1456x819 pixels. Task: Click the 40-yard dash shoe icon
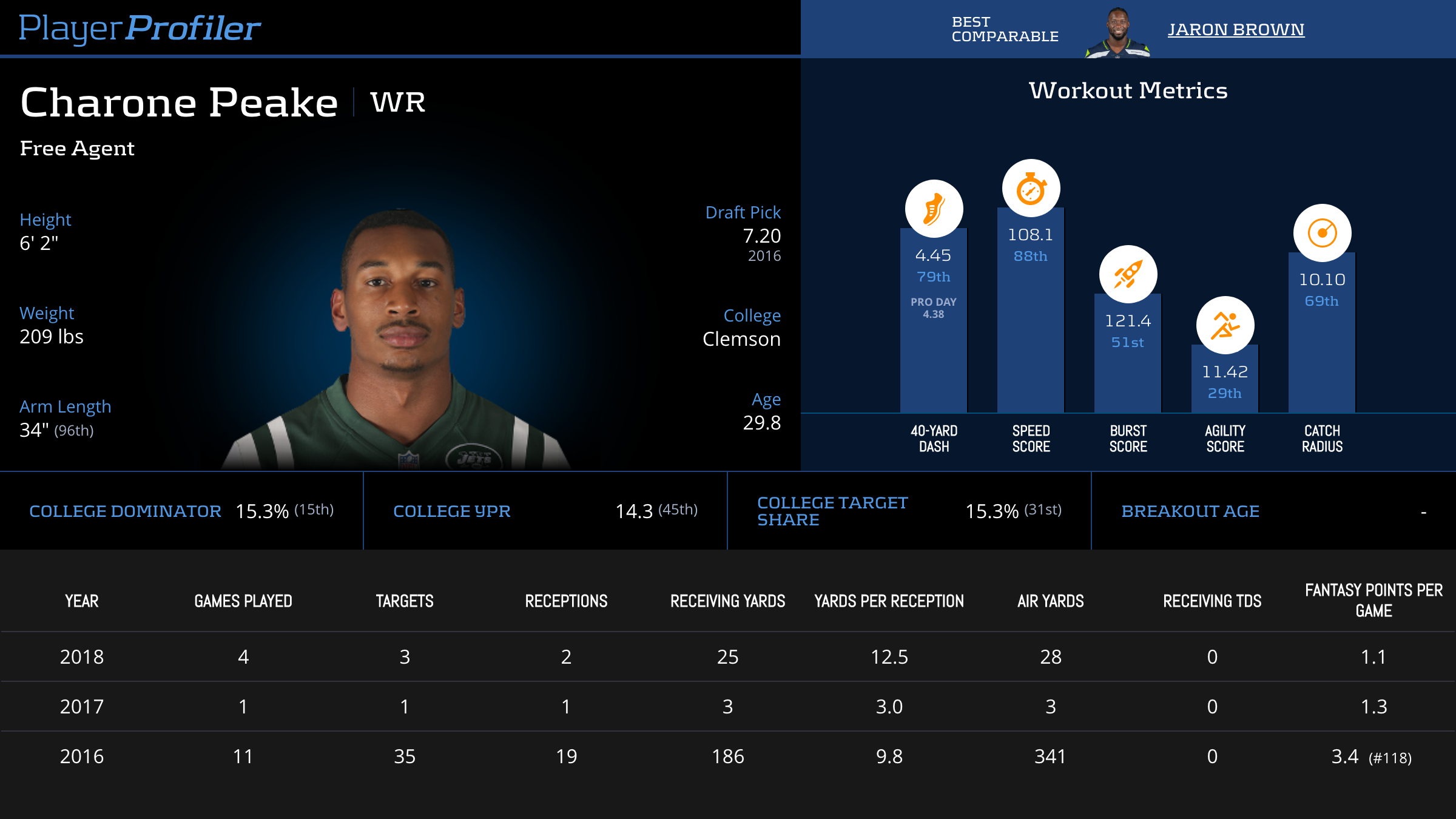934,209
